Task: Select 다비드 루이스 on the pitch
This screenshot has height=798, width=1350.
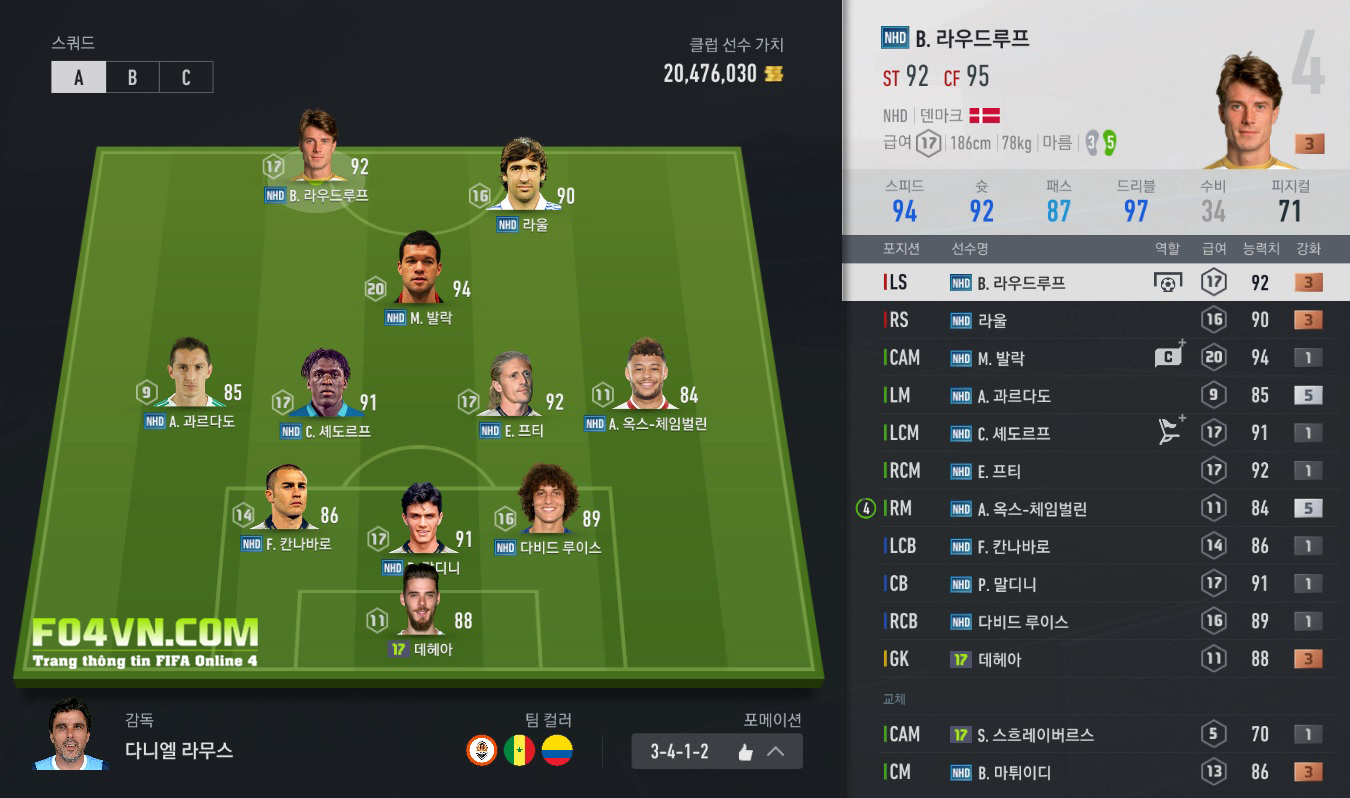Action: pyautogui.click(x=547, y=502)
